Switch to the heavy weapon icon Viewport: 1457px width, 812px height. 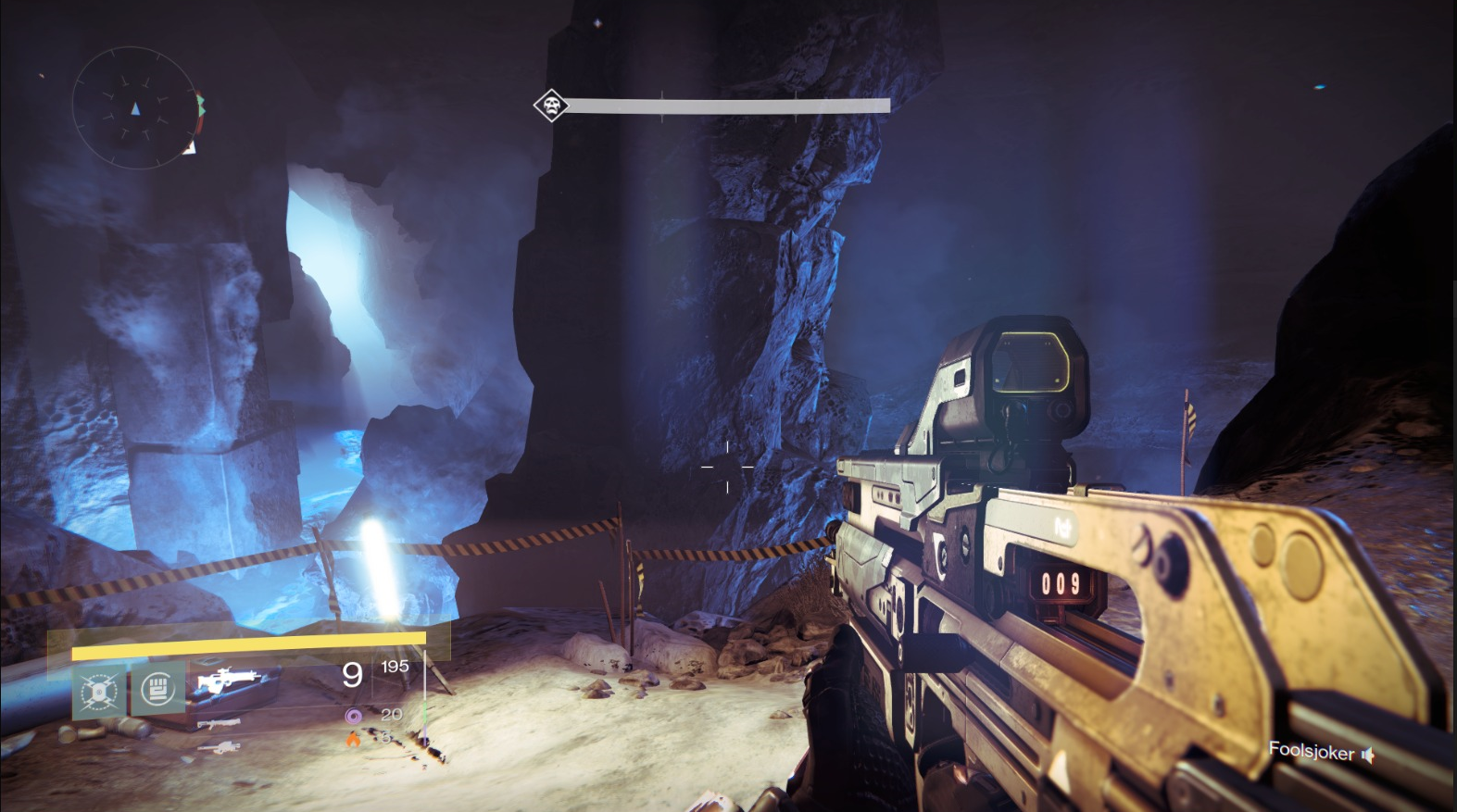pyautogui.click(x=220, y=746)
